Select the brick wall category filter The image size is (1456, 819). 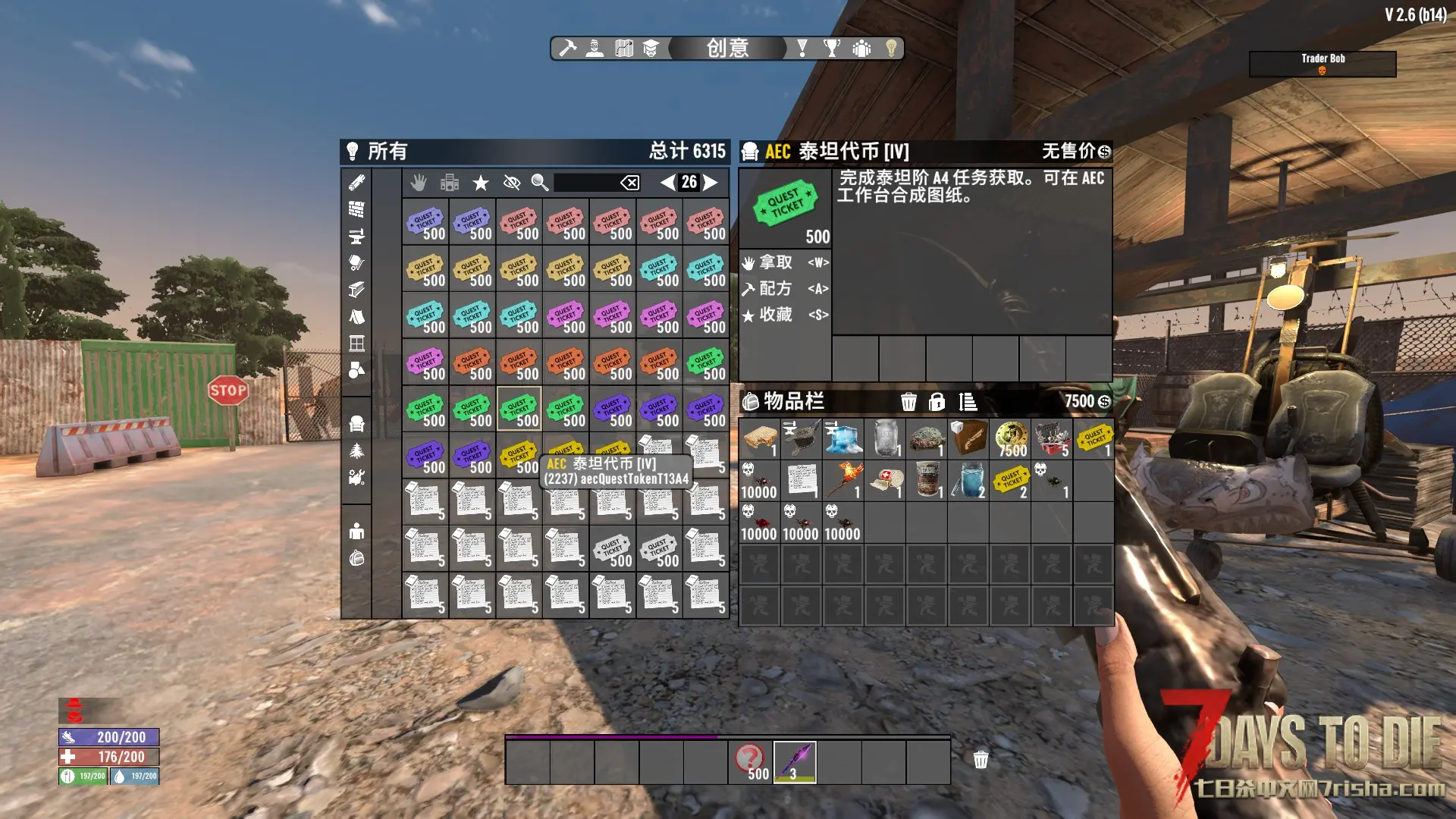click(356, 209)
